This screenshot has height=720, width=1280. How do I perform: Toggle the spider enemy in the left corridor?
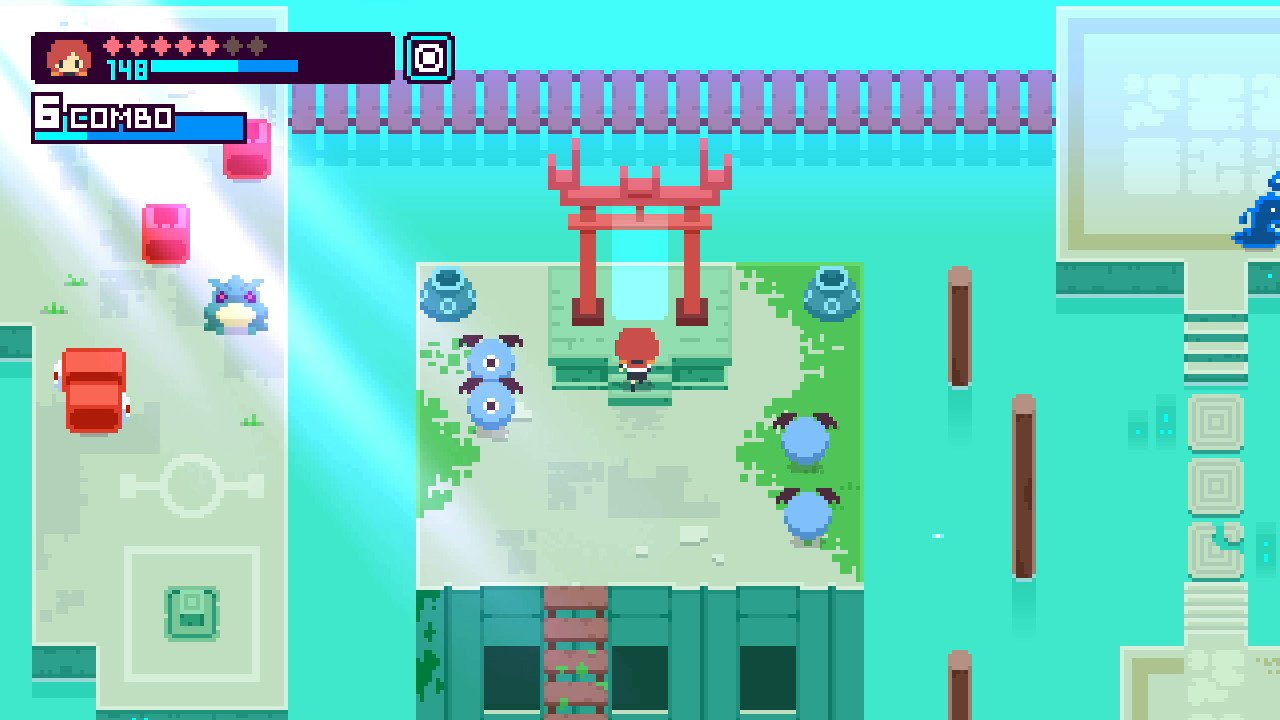click(236, 308)
